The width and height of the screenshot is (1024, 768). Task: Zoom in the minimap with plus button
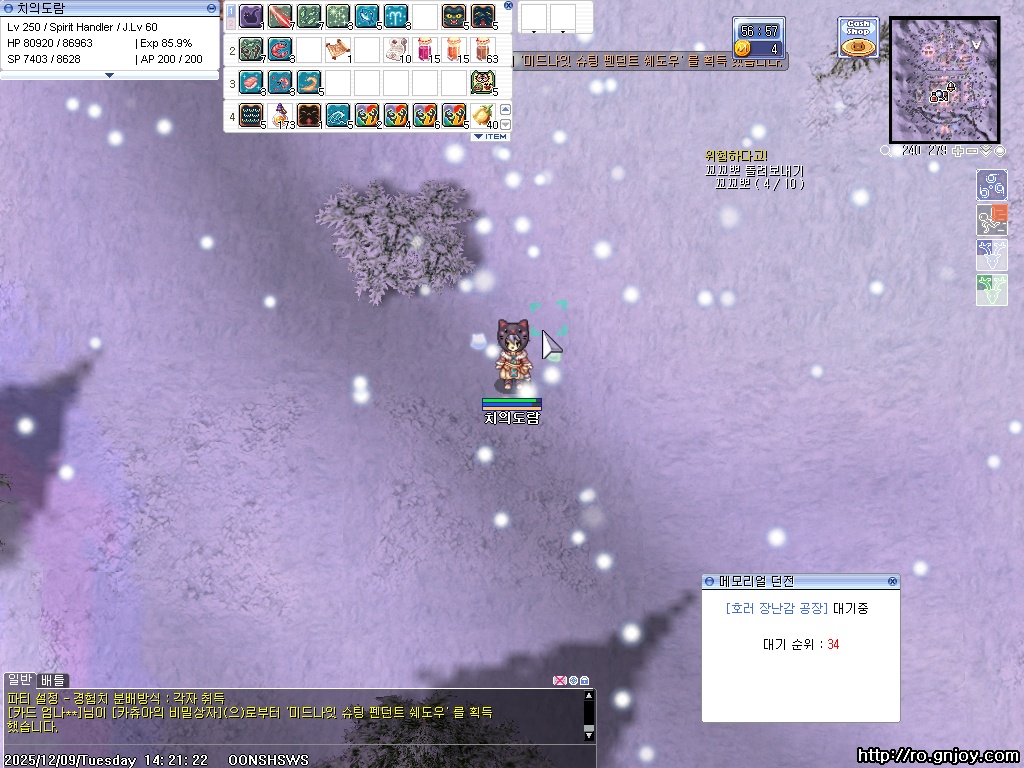coord(959,151)
